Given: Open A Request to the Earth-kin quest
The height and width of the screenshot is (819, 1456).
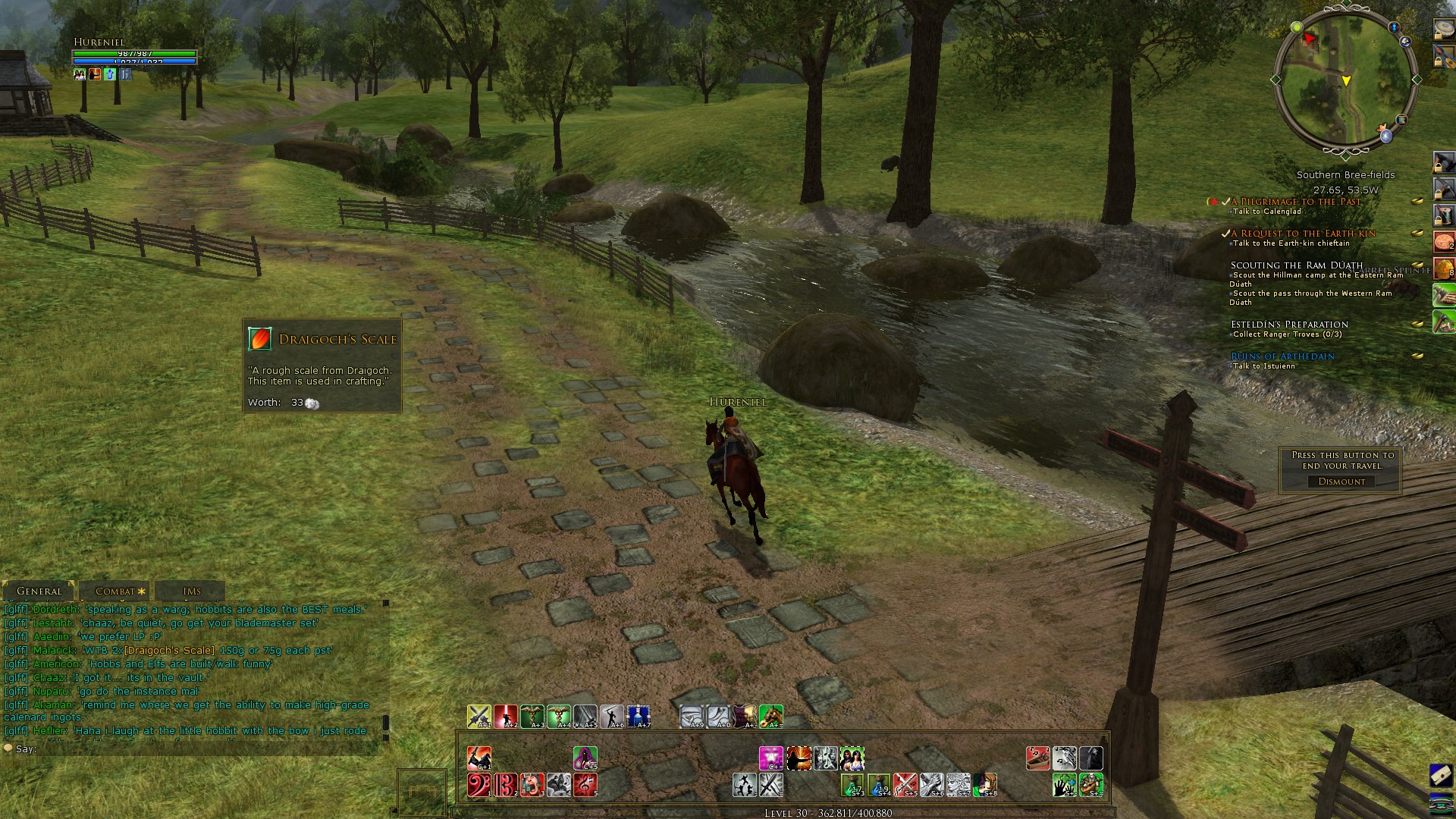Looking at the screenshot, I should pyautogui.click(x=1303, y=234).
